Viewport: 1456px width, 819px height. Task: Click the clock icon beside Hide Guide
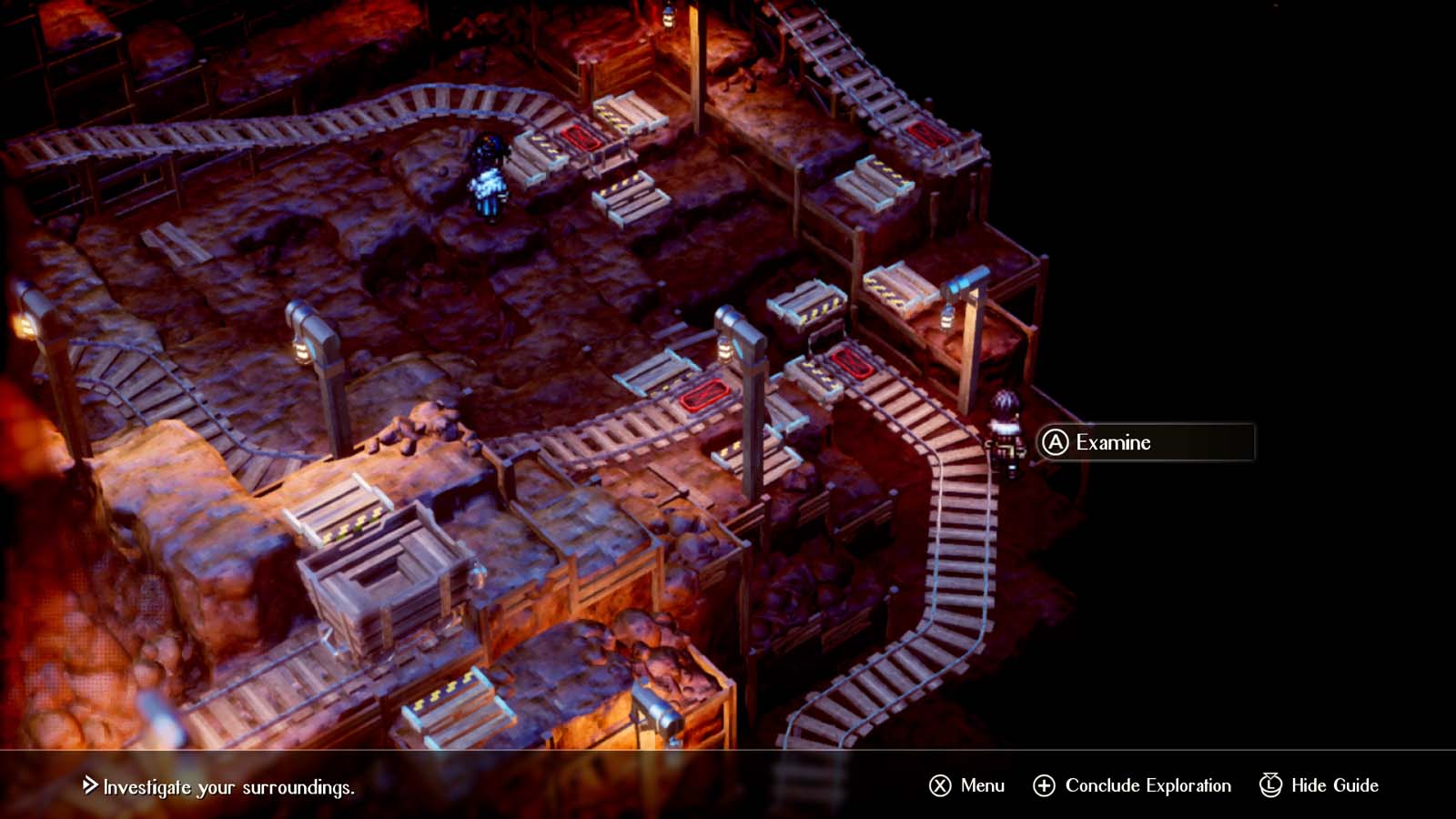1268,785
